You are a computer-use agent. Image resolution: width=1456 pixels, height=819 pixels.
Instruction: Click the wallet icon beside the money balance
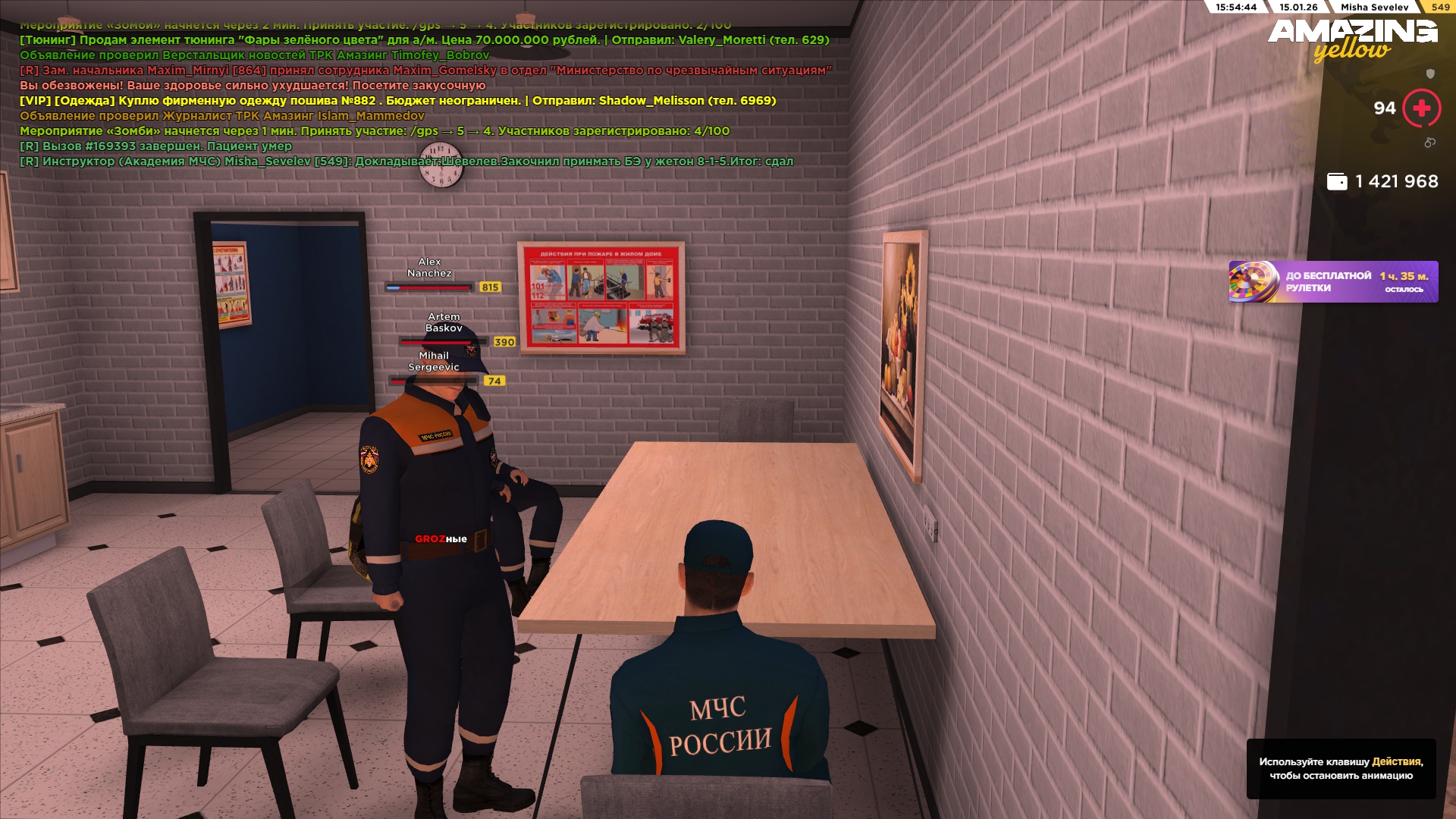tap(1337, 181)
